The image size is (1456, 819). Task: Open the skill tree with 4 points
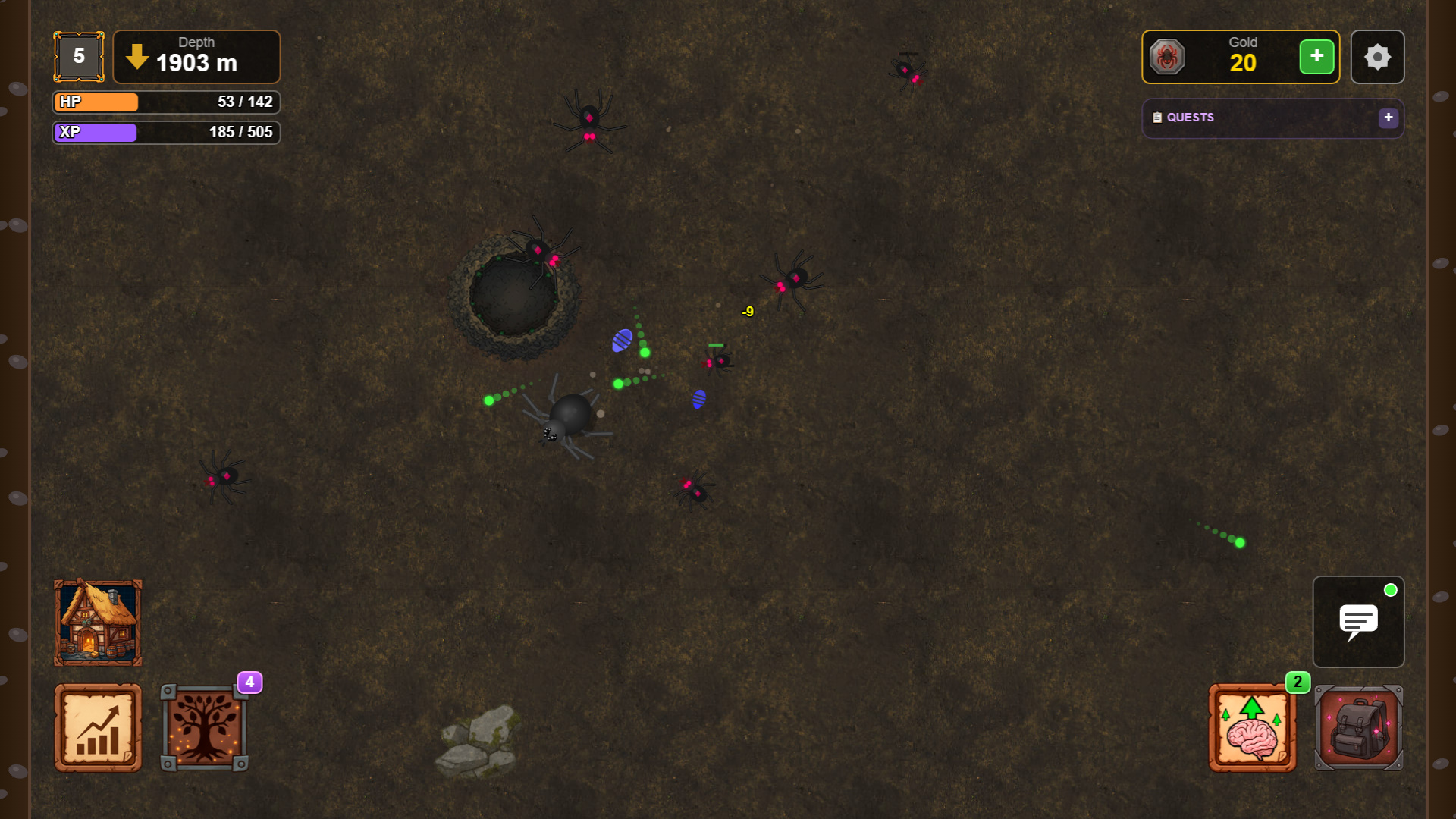coord(205,726)
